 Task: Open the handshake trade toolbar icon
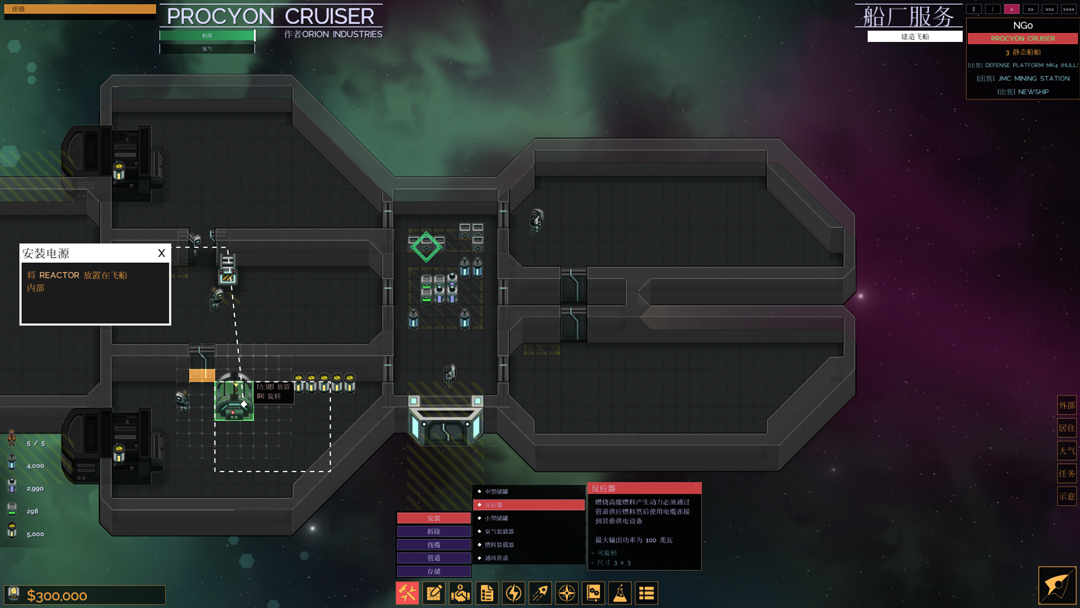[460, 593]
